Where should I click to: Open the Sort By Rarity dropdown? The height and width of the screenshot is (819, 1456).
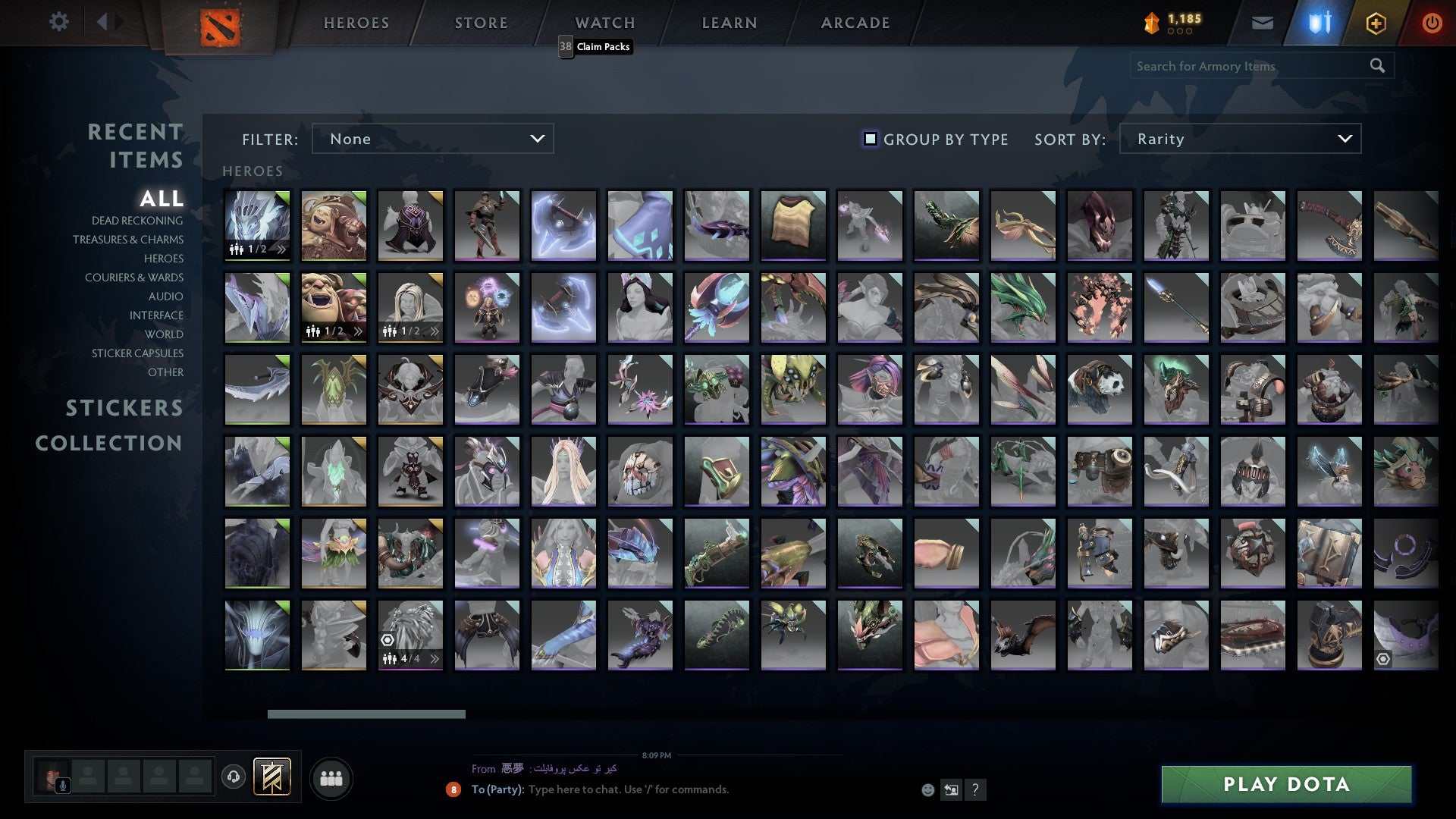click(1239, 139)
